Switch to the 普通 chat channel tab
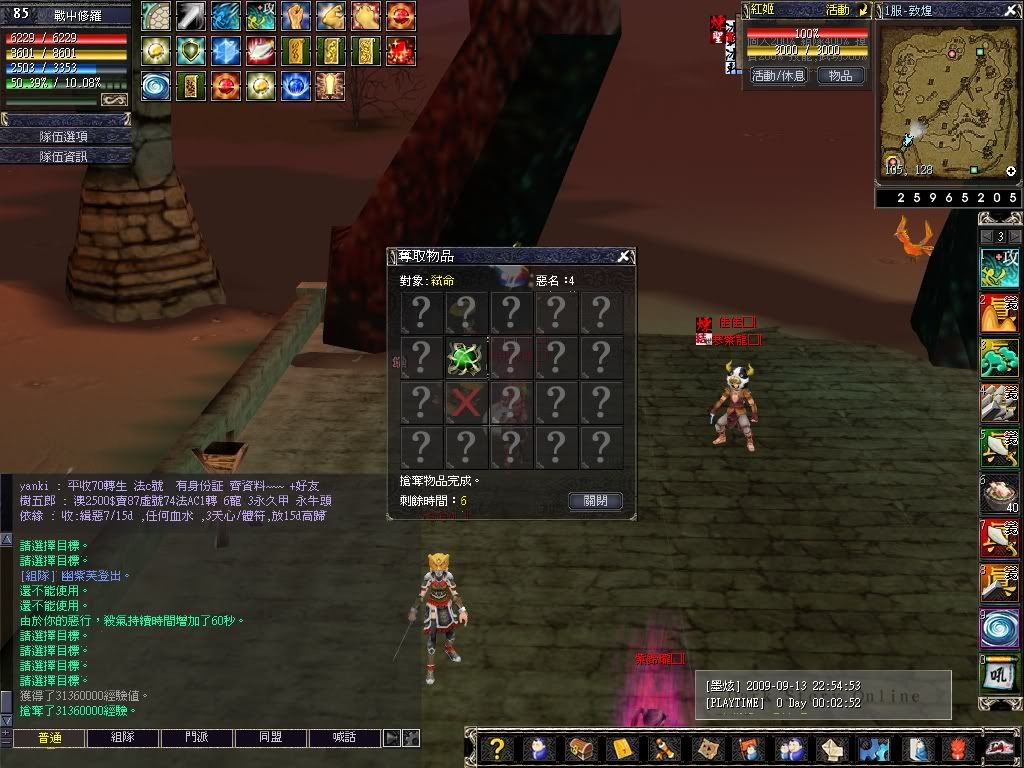The width and height of the screenshot is (1024, 768). (48, 738)
